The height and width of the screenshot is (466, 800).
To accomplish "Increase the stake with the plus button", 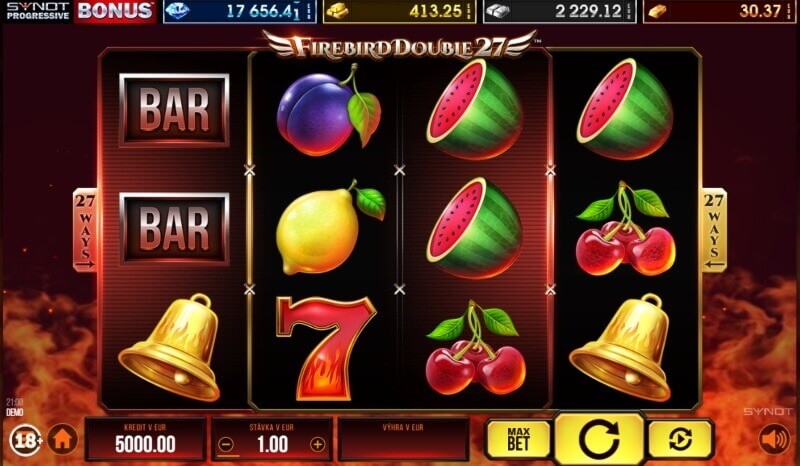I will pyautogui.click(x=318, y=444).
